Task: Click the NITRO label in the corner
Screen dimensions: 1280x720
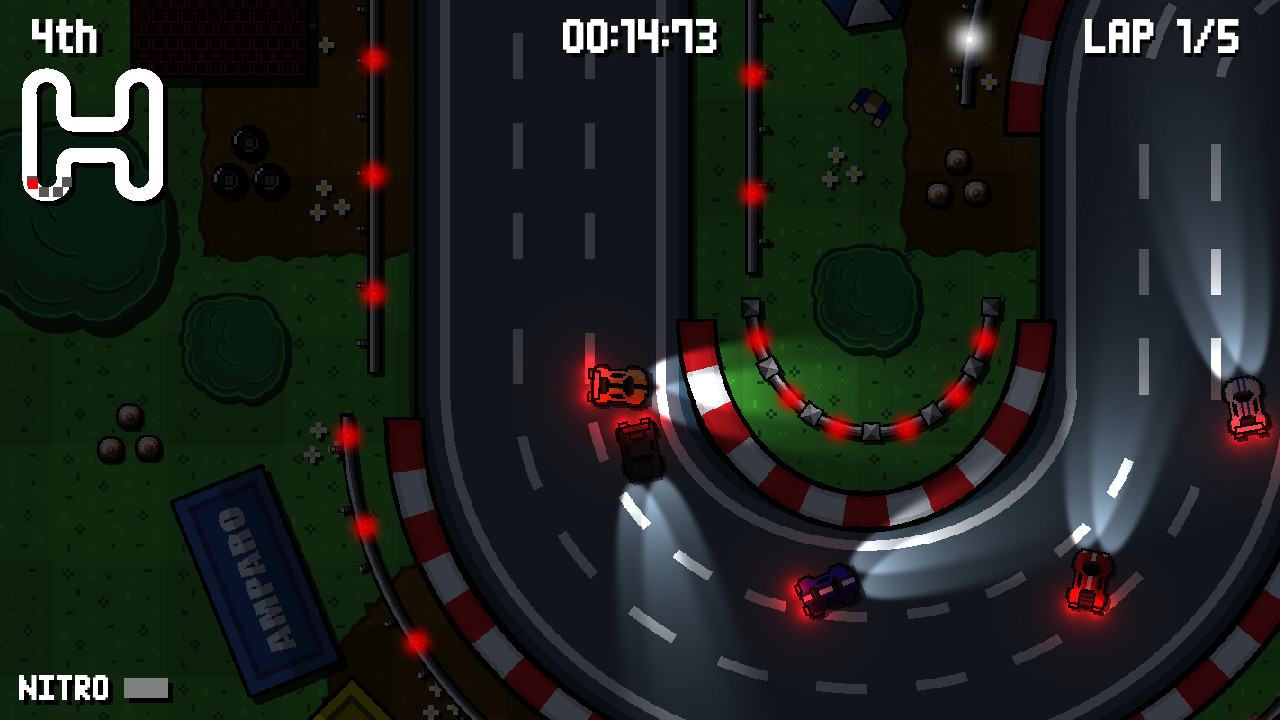Action: point(62,689)
